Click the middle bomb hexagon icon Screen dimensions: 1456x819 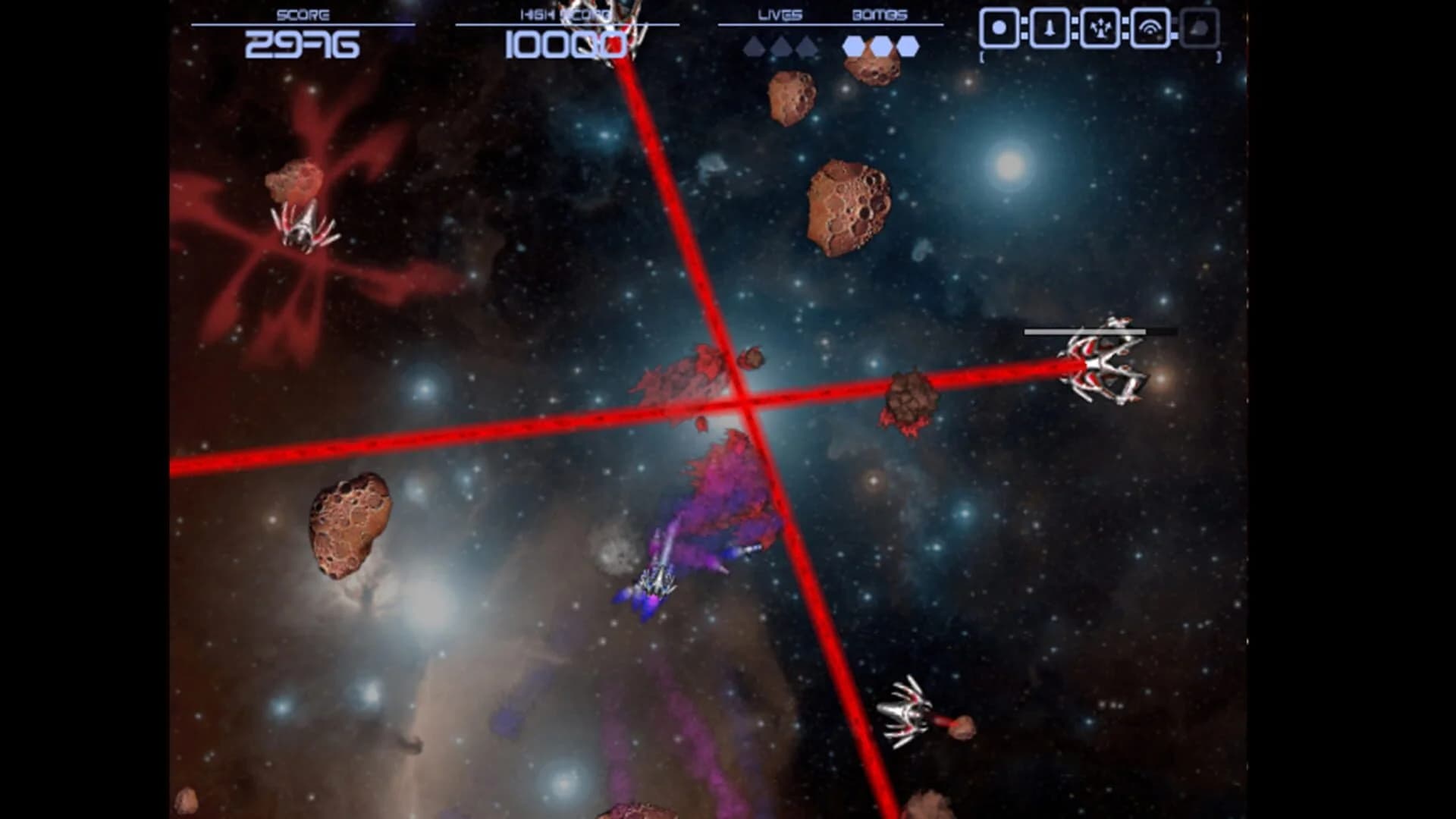882,46
